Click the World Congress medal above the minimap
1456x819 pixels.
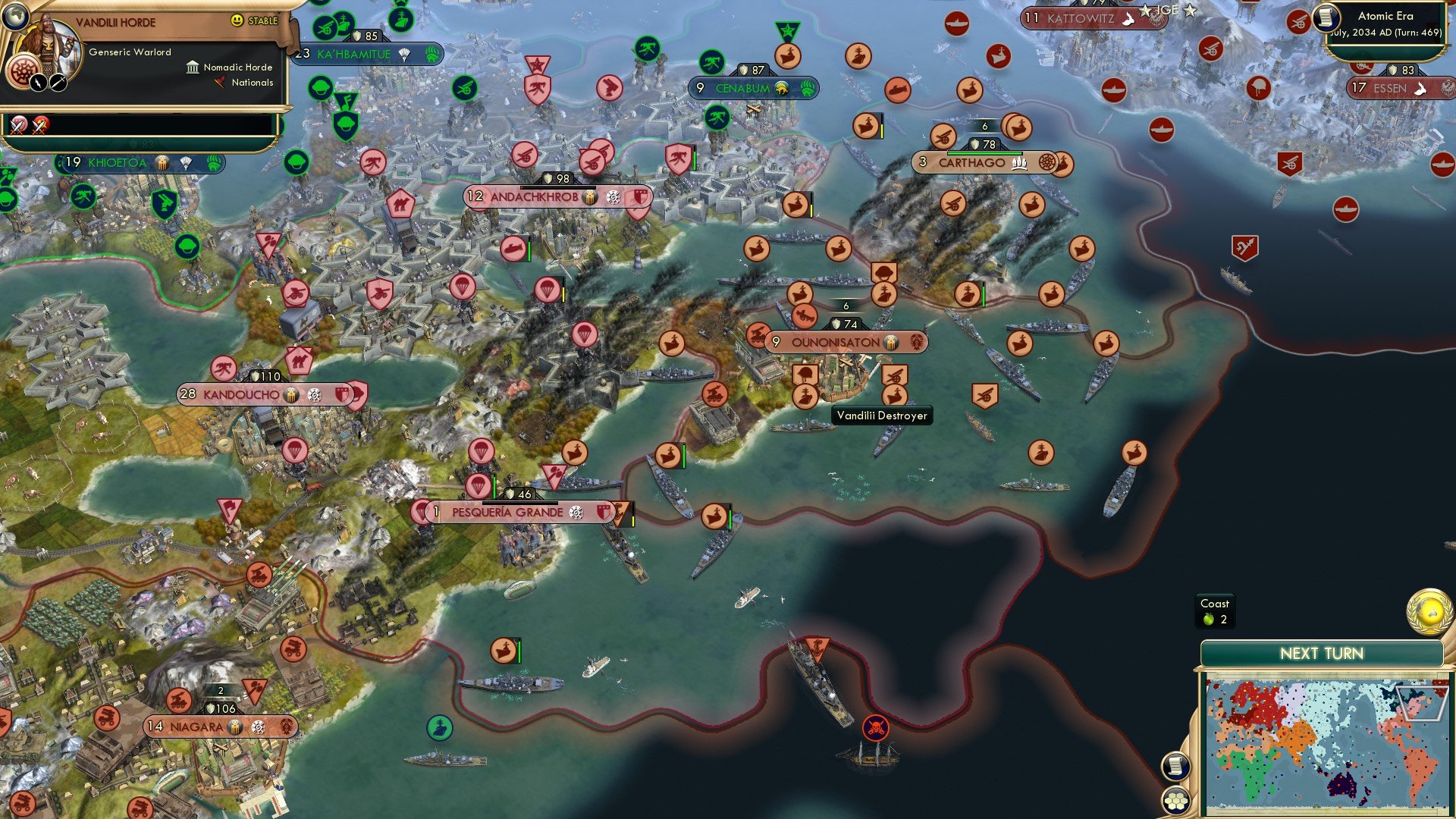[1427, 613]
